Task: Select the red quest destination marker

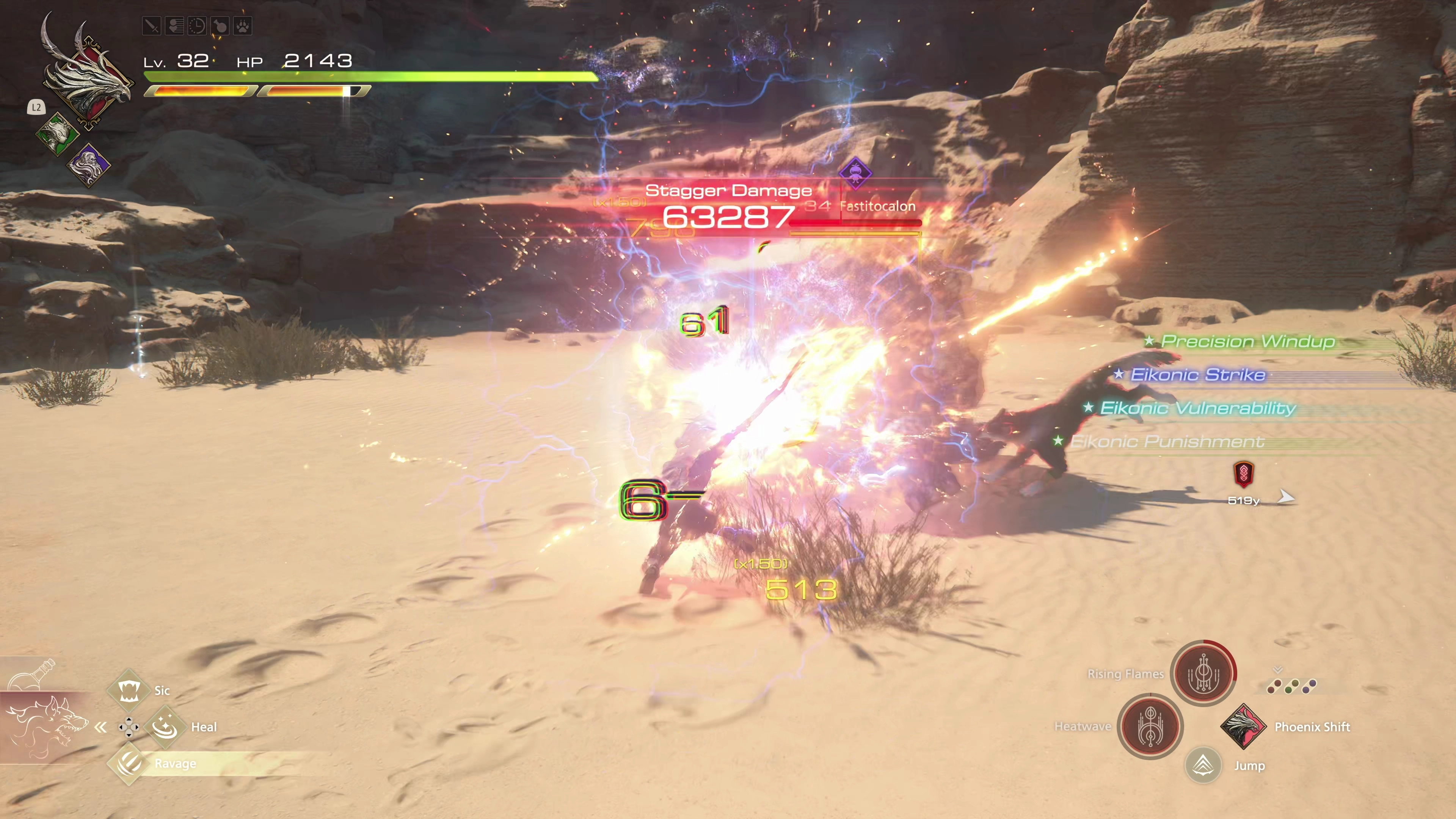Action: click(1243, 474)
